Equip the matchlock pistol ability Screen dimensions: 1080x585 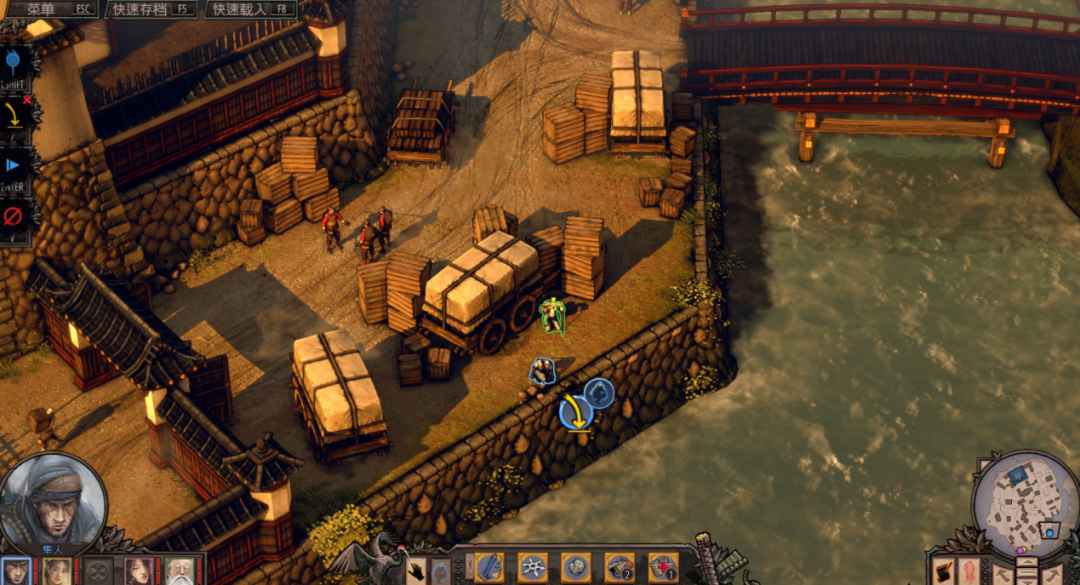[619, 567]
